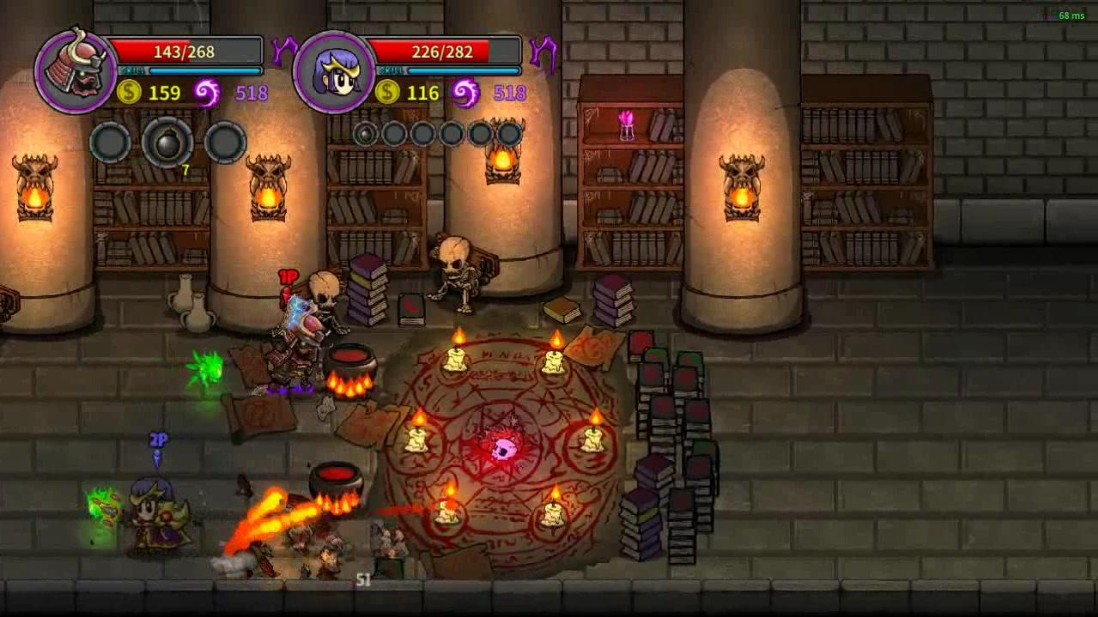This screenshot has width=1098, height=617.
Task: Click the purple rune beside the 143/268 health bar
Action: pos(285,50)
